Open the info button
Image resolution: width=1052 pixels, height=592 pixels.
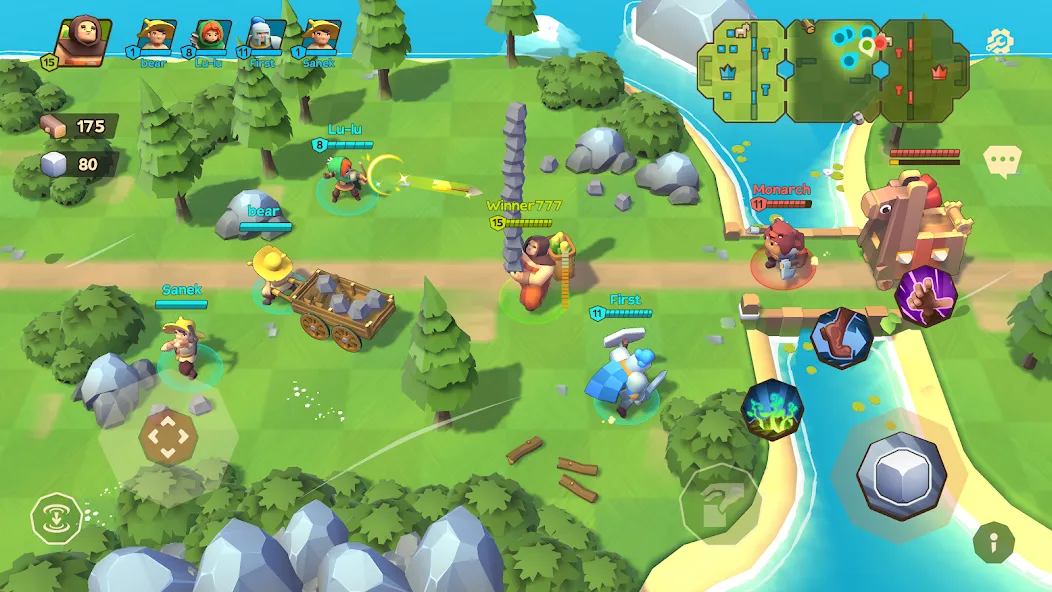pyautogui.click(x=994, y=542)
